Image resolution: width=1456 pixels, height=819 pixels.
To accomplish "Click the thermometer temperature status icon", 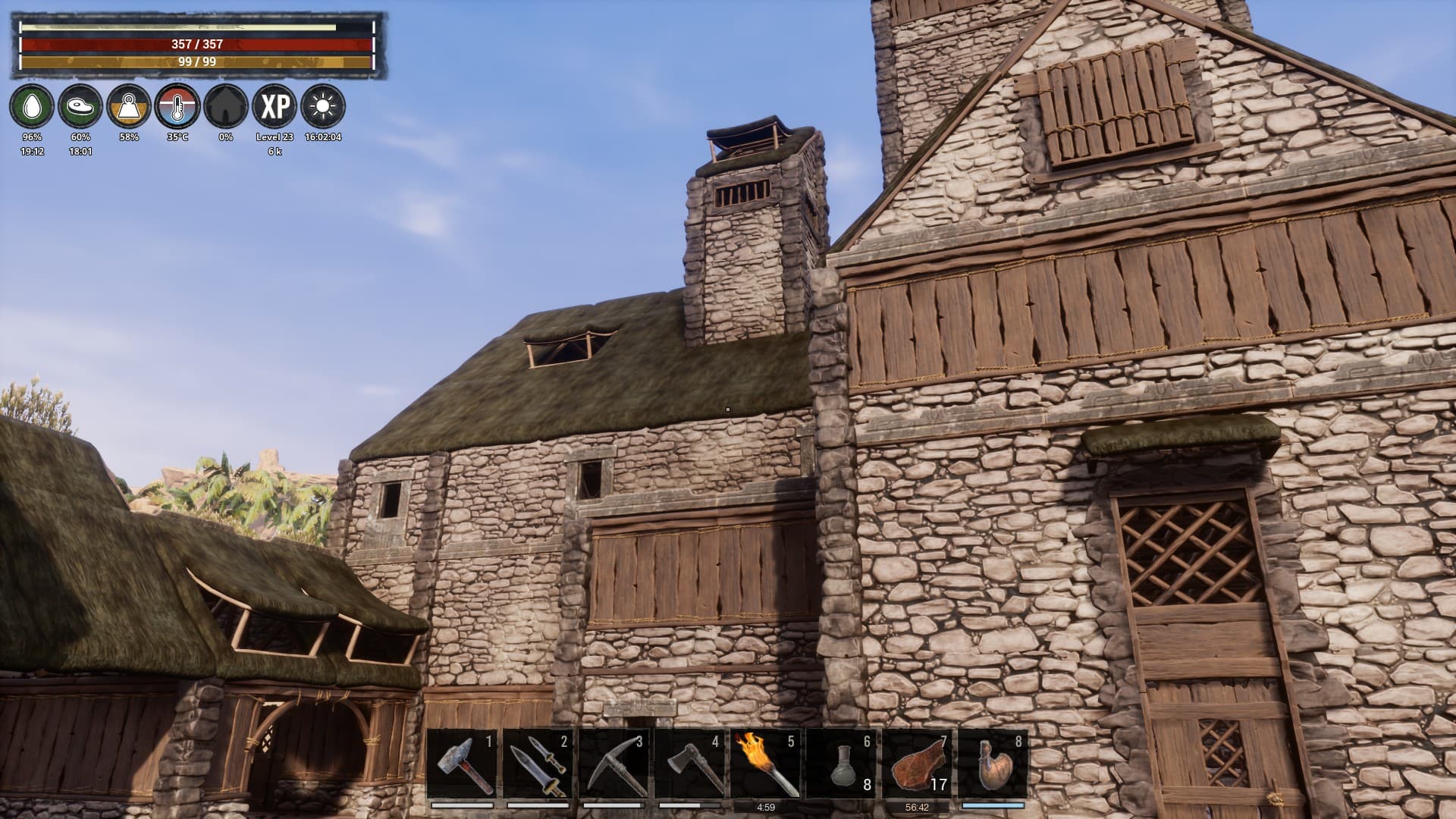I will pos(177,107).
